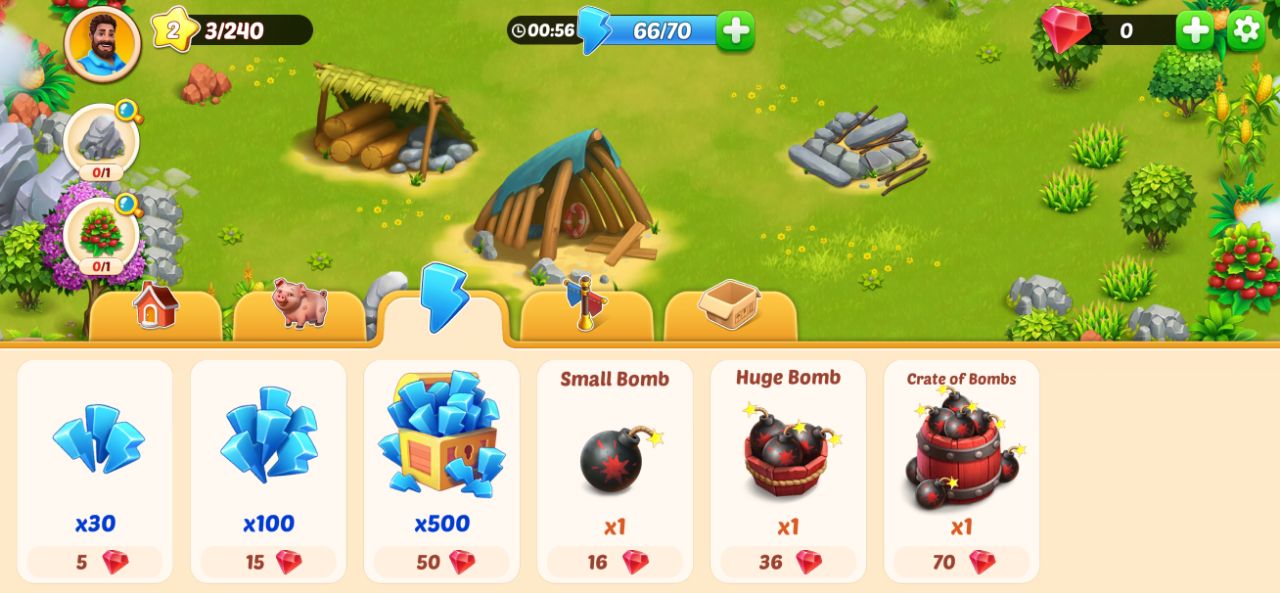This screenshot has height=593, width=1280.
Task: Purchase the Small Bomb for 16 gems
Action: pyautogui.click(x=615, y=471)
